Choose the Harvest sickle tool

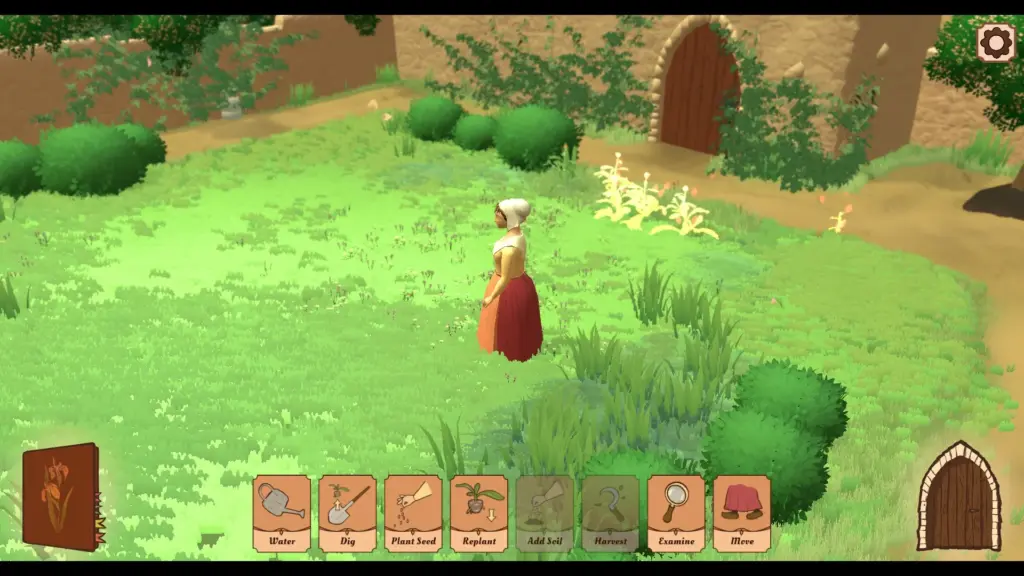click(610, 512)
